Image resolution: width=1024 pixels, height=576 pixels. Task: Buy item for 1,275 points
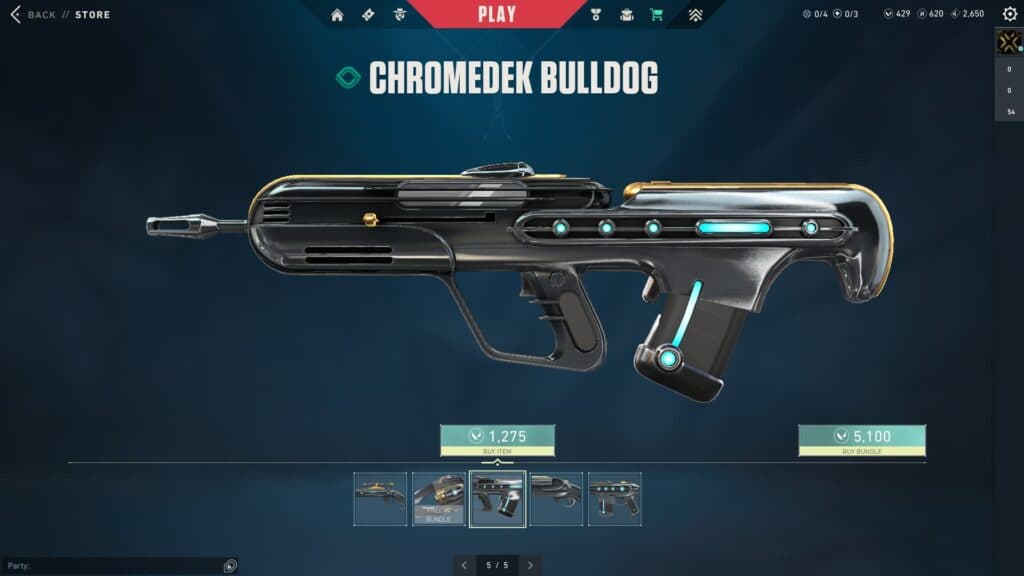click(497, 440)
